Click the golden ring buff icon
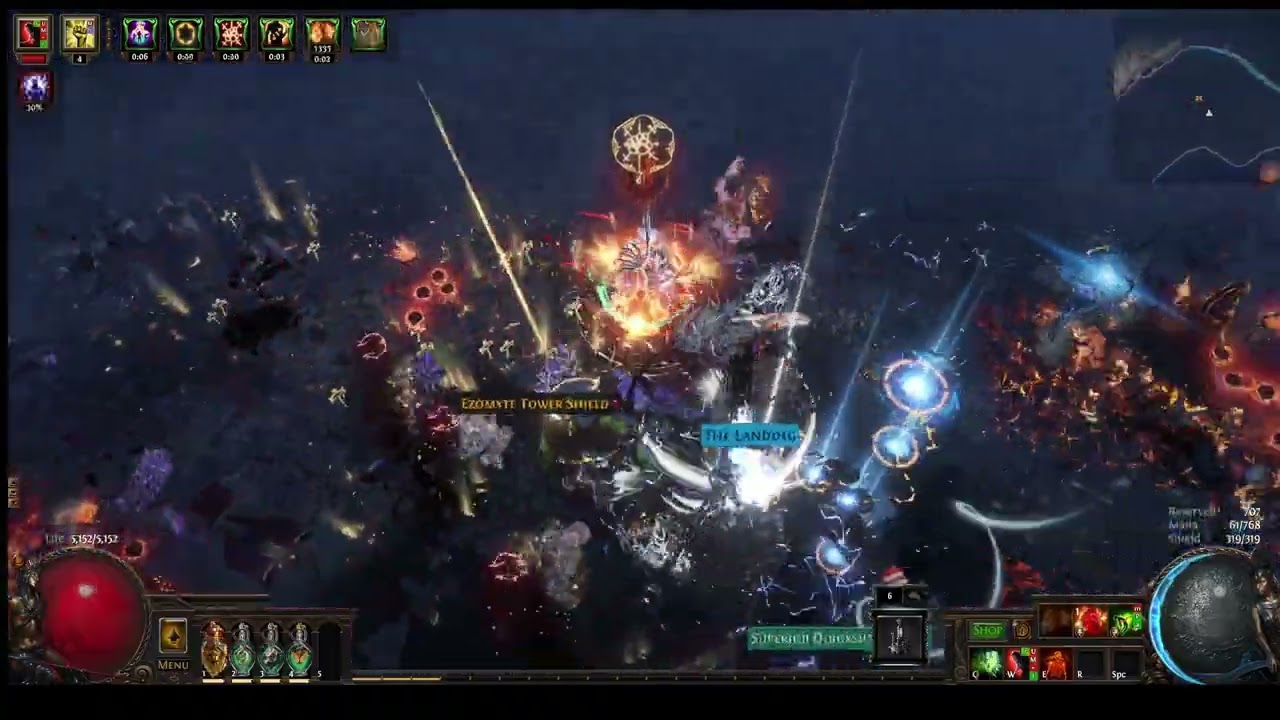The image size is (1280, 720). [185, 34]
